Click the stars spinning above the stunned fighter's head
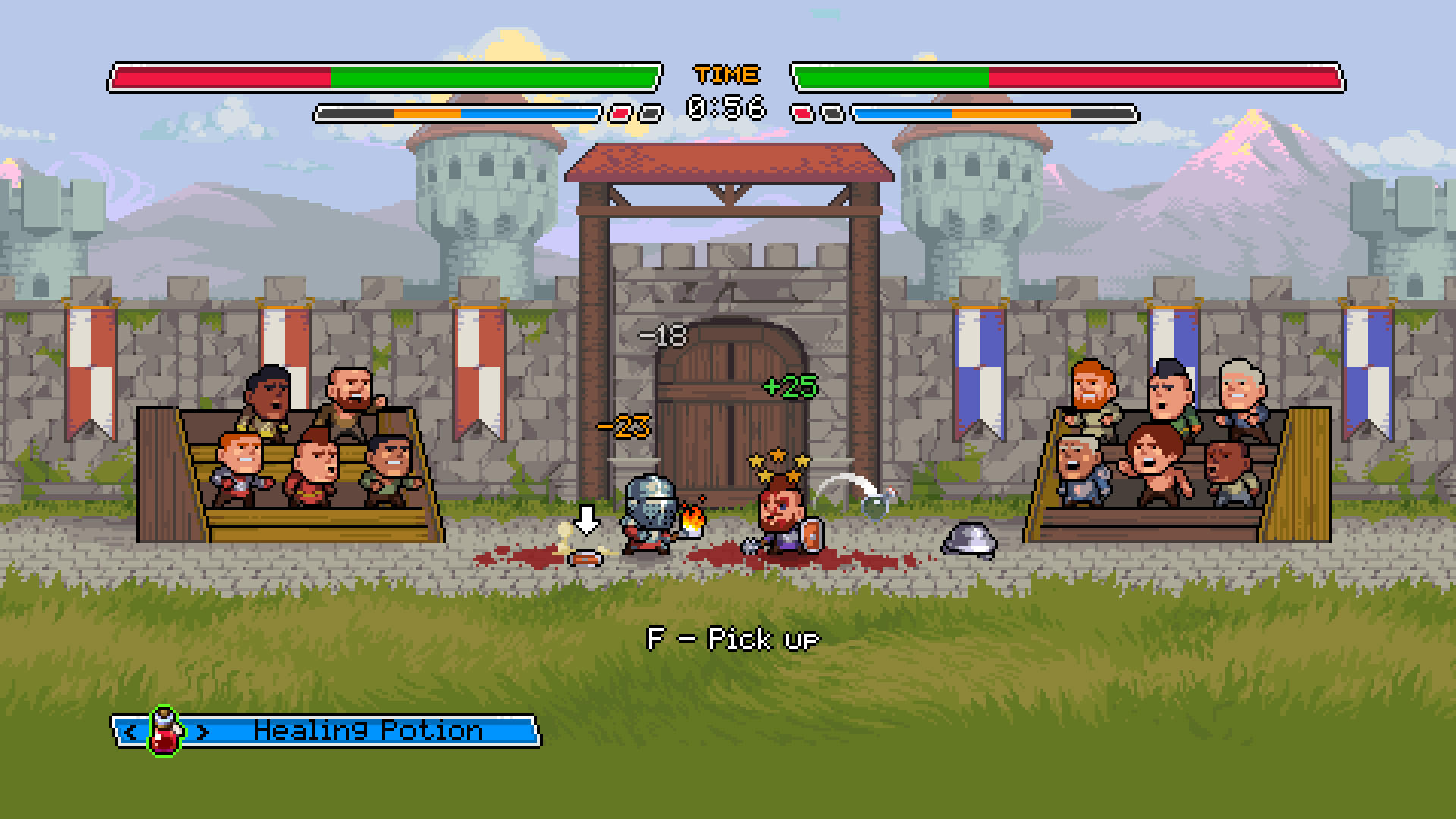This screenshot has height=819, width=1456. [x=780, y=461]
